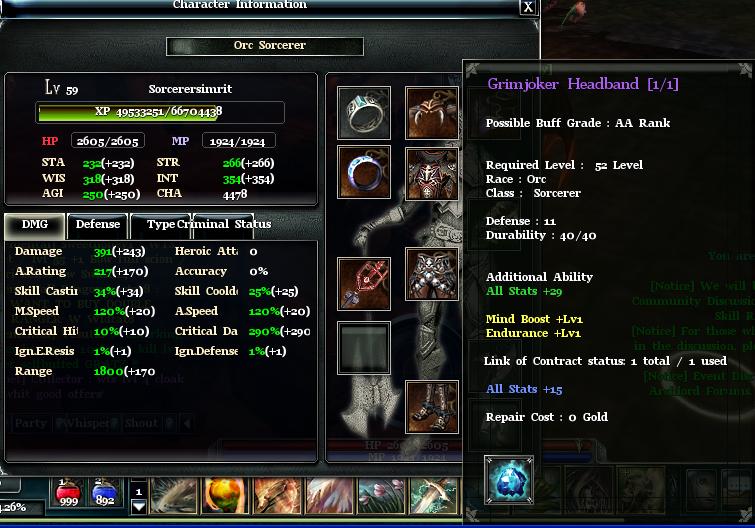Select the equipped boots slot
The width and height of the screenshot is (755, 528).
click(432, 406)
